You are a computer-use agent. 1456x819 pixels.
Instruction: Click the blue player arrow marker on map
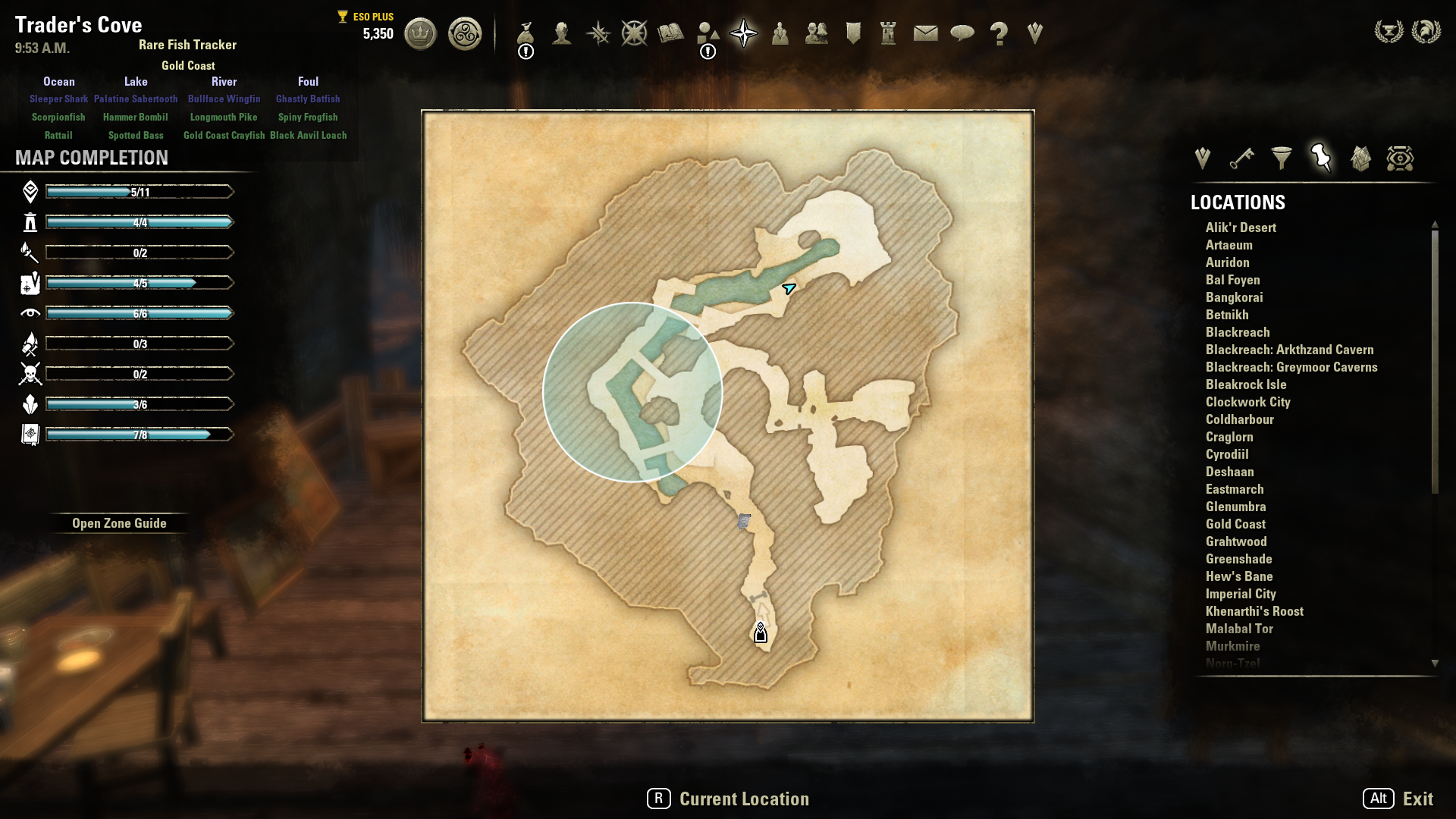[x=789, y=288]
